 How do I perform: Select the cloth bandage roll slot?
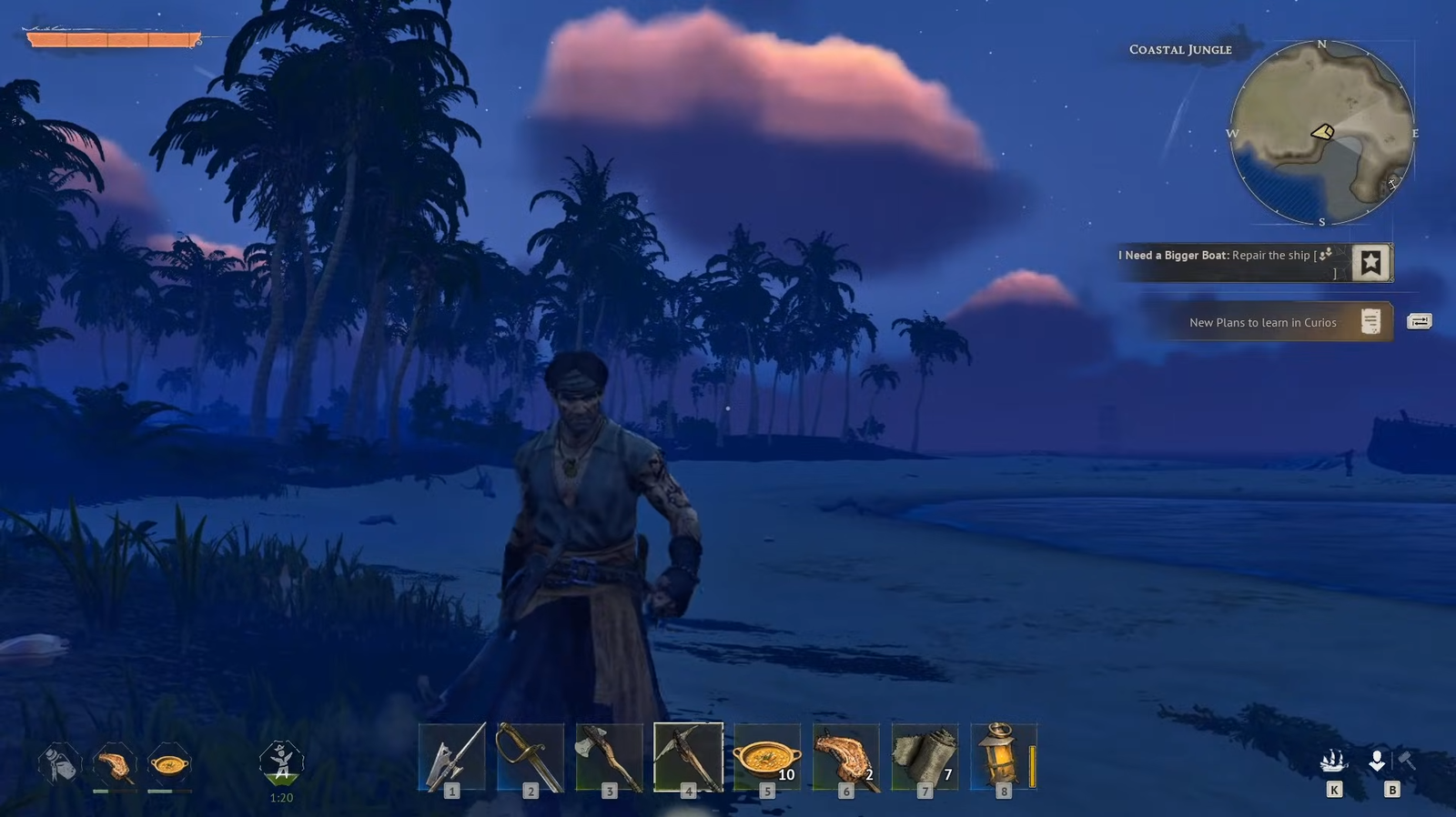coord(925,757)
